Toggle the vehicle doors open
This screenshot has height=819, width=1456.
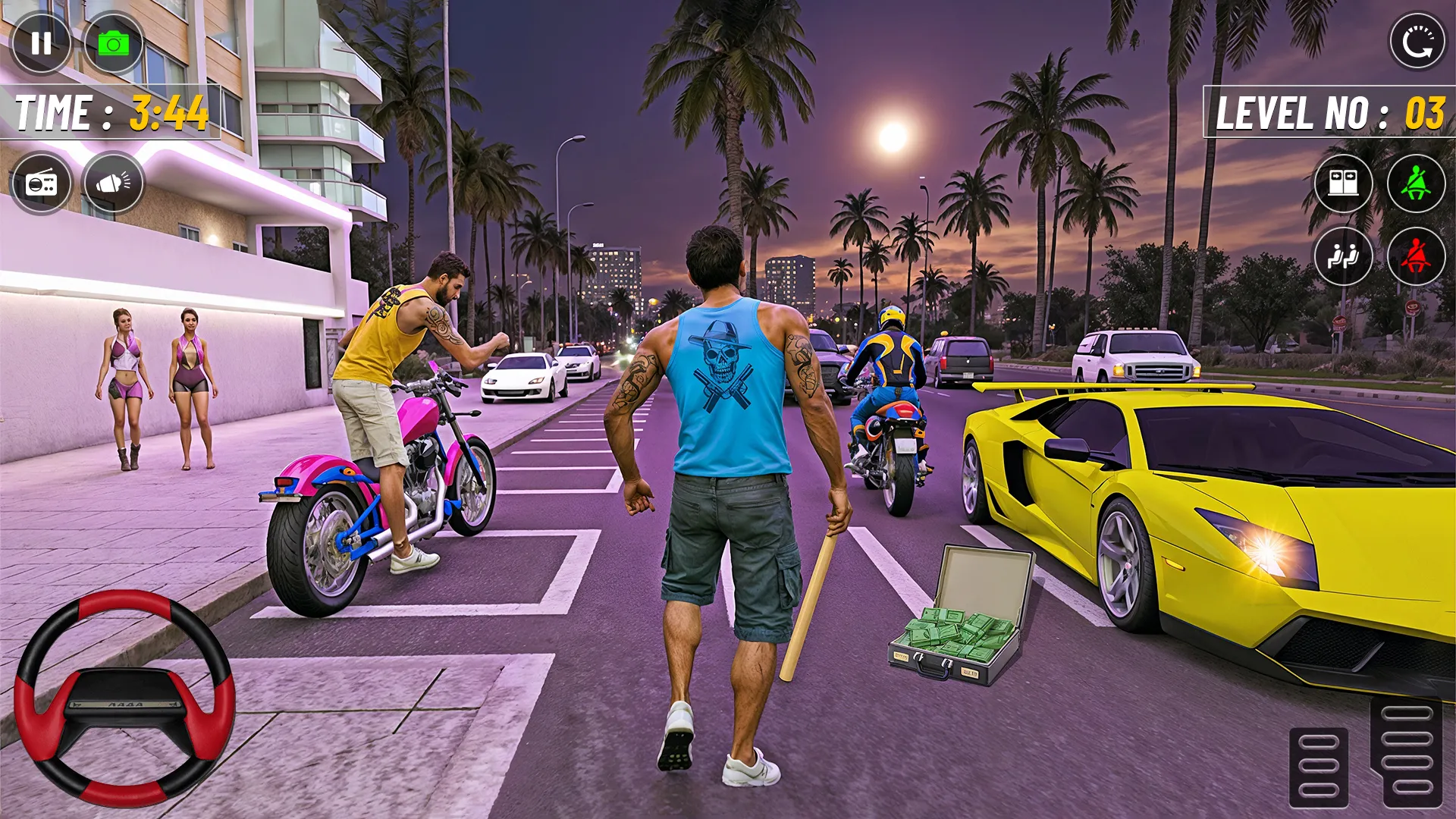pyautogui.click(x=1343, y=184)
